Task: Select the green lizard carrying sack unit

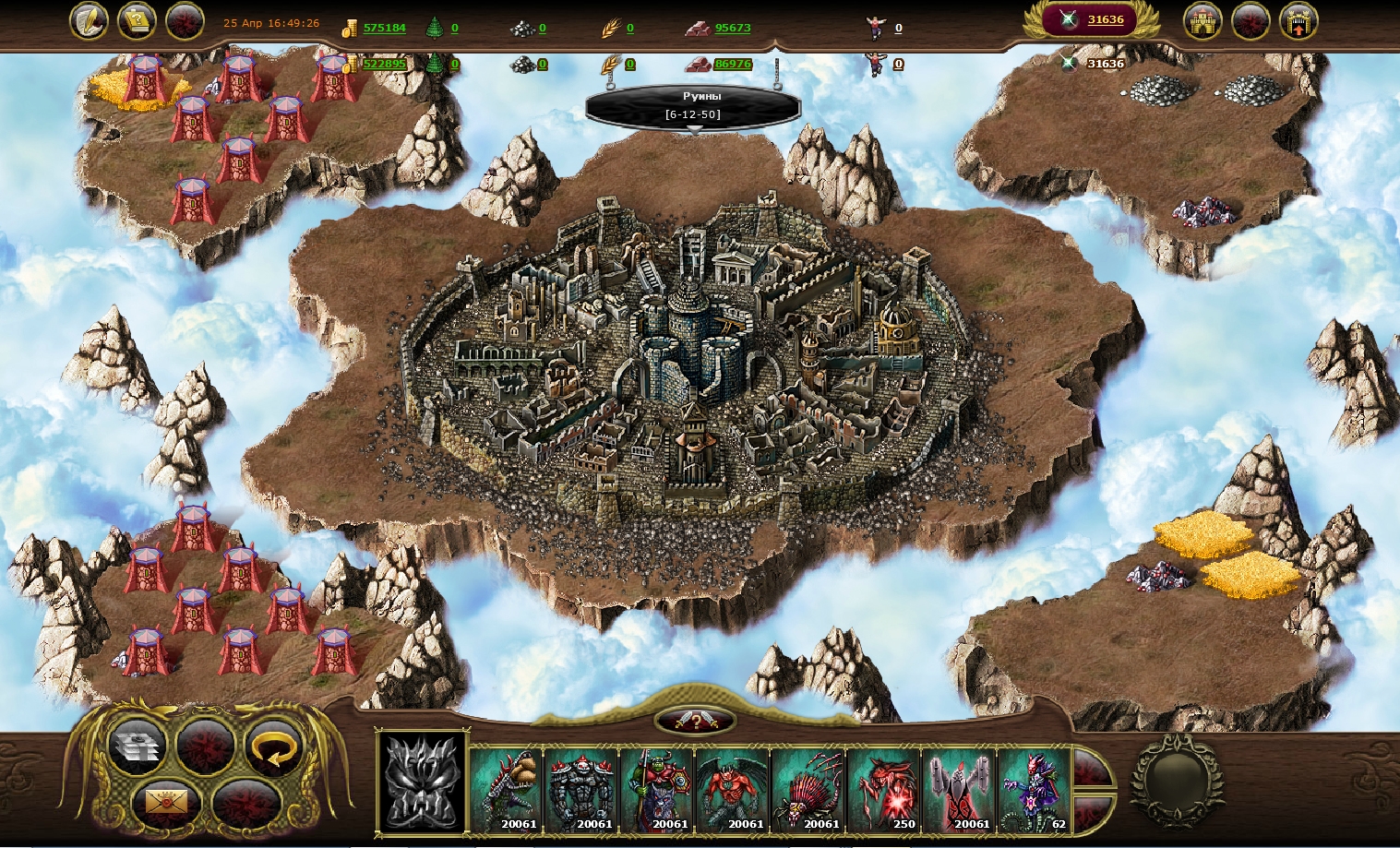Action: tap(507, 789)
